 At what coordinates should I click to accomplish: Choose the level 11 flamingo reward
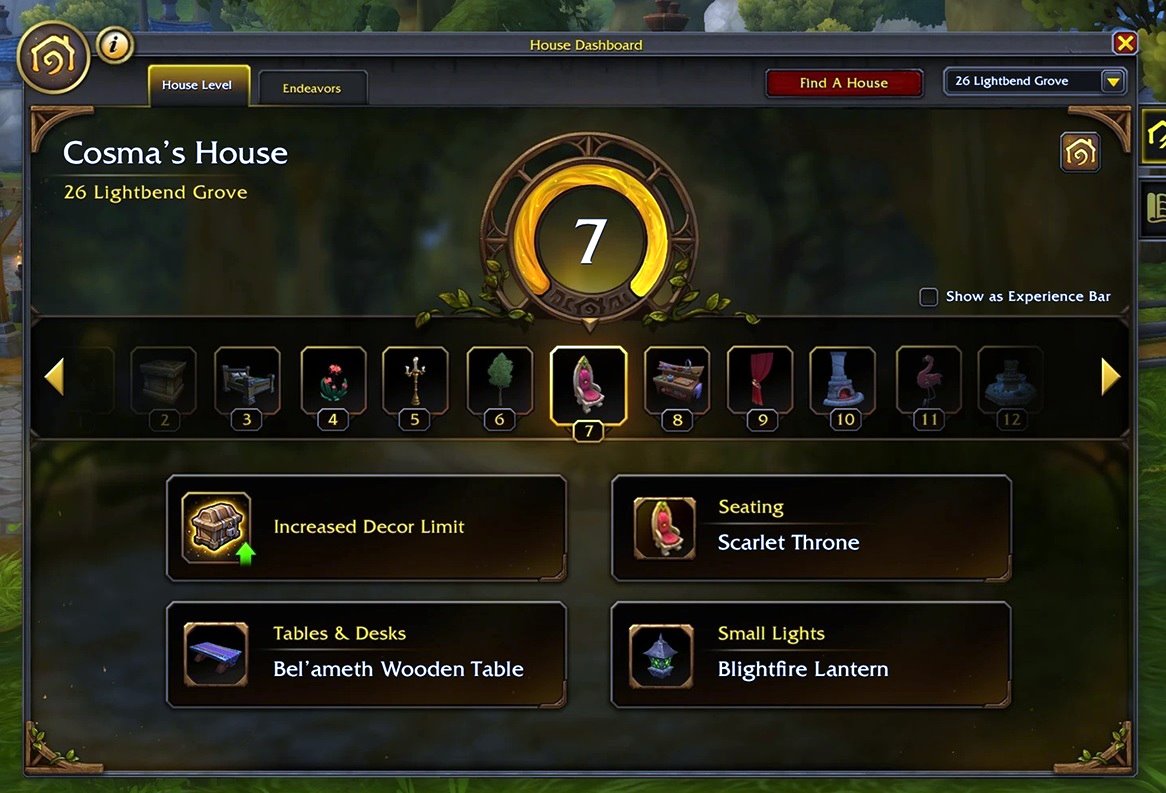click(x=929, y=380)
